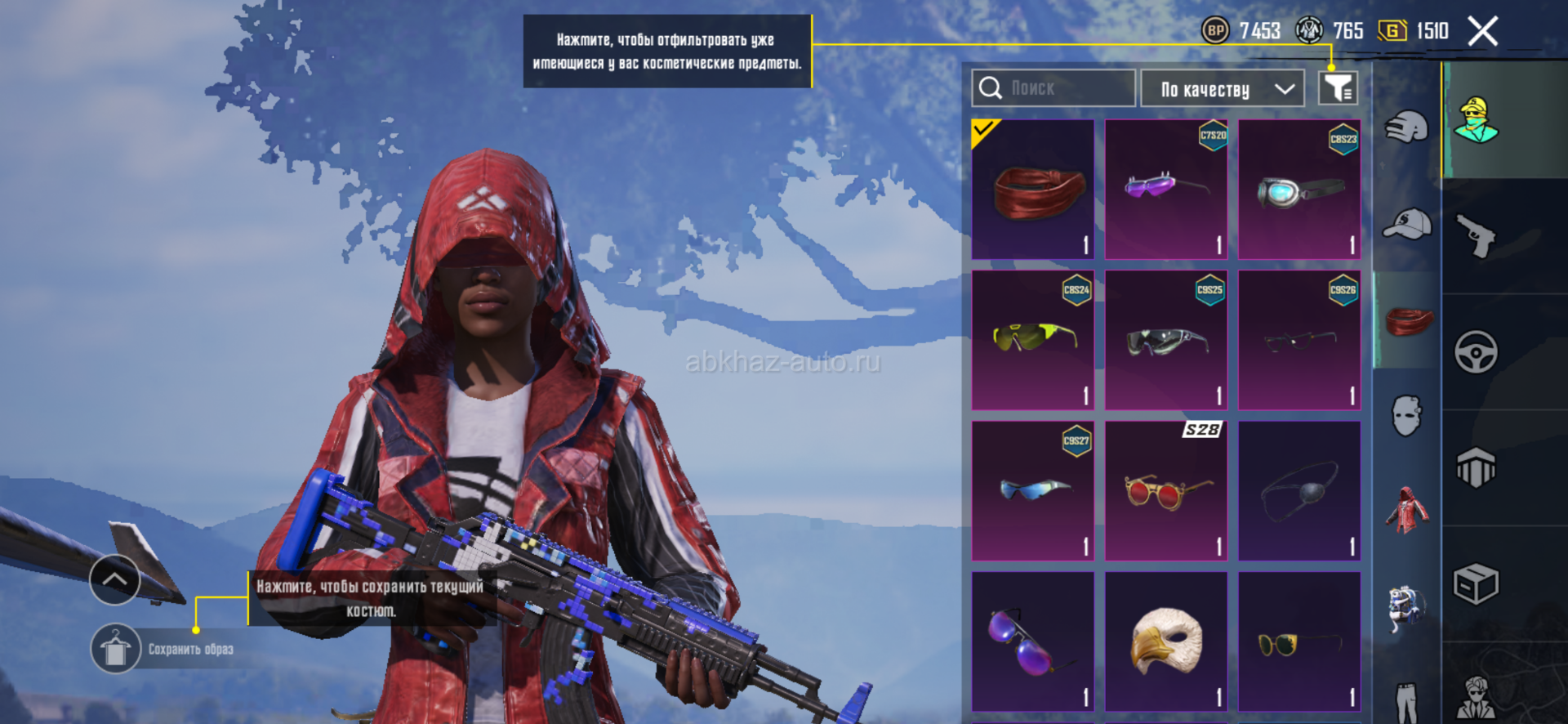Close the wardrobe with the X button
This screenshot has width=1568, height=724.
click(x=1482, y=32)
